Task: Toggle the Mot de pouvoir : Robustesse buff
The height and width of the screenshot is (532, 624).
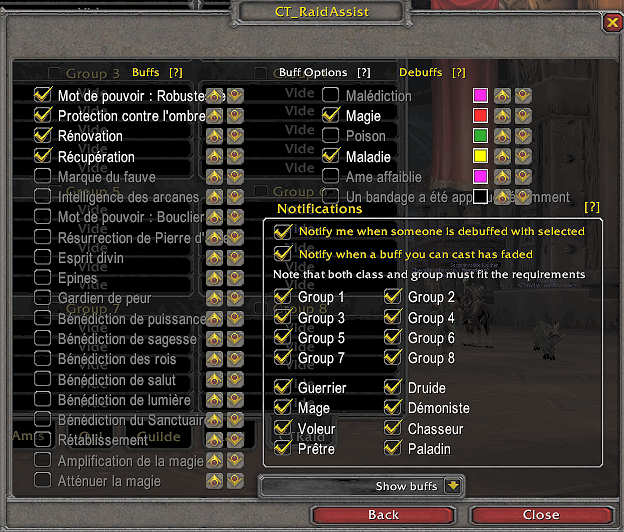Action: pos(43,95)
